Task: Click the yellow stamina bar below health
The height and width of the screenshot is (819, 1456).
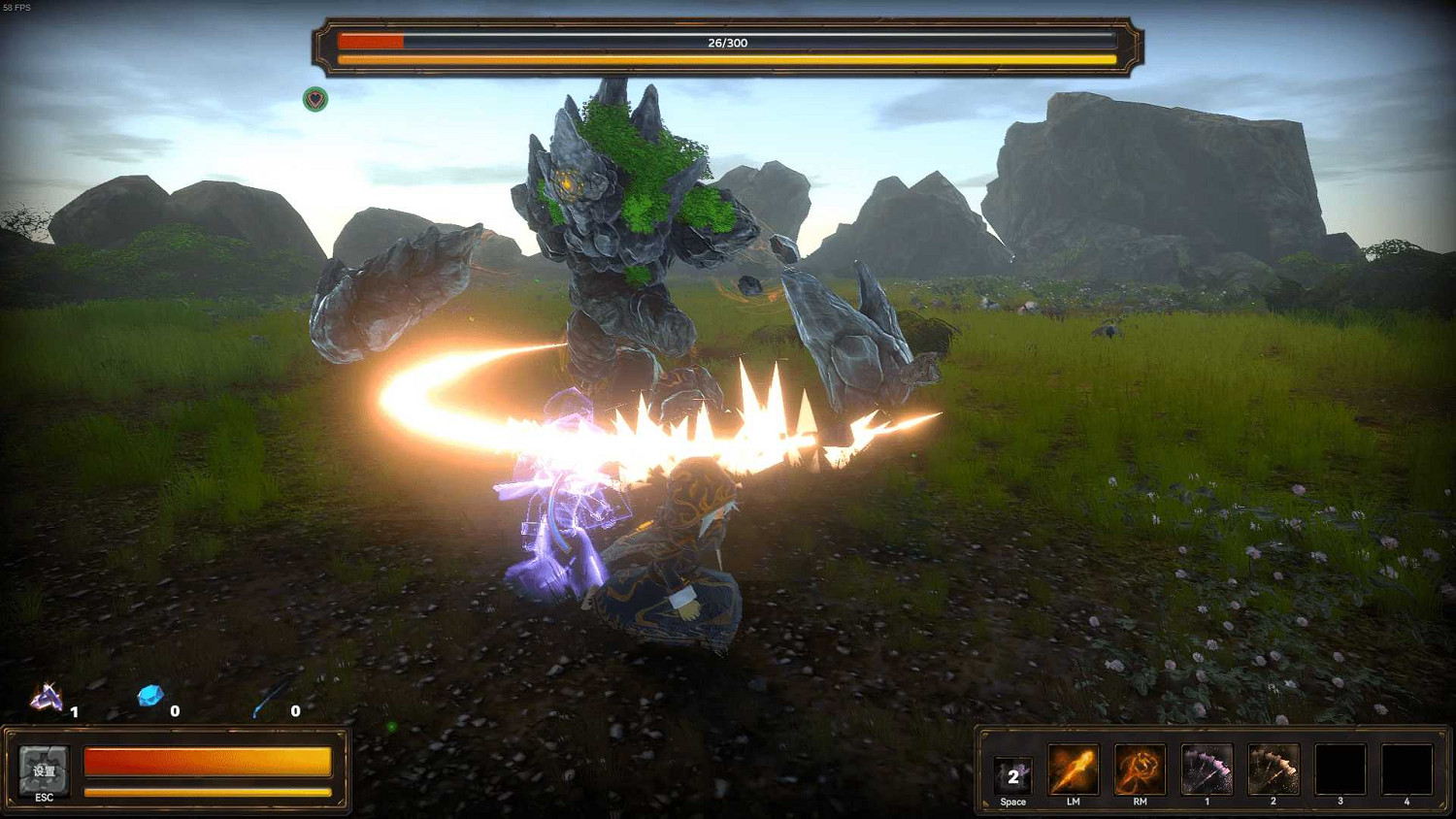Action: 209,792
